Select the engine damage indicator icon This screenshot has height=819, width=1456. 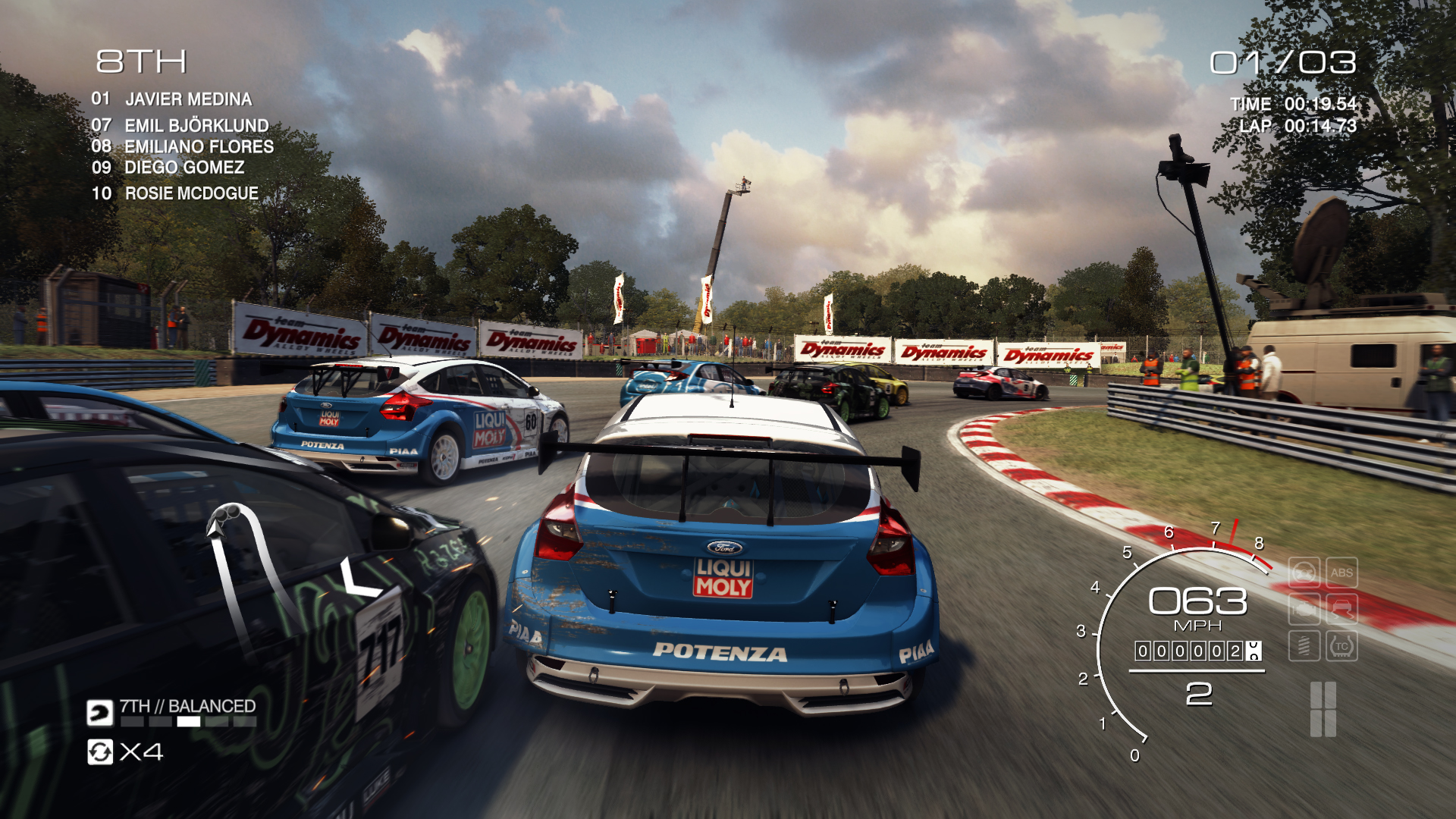pyautogui.click(x=1304, y=610)
